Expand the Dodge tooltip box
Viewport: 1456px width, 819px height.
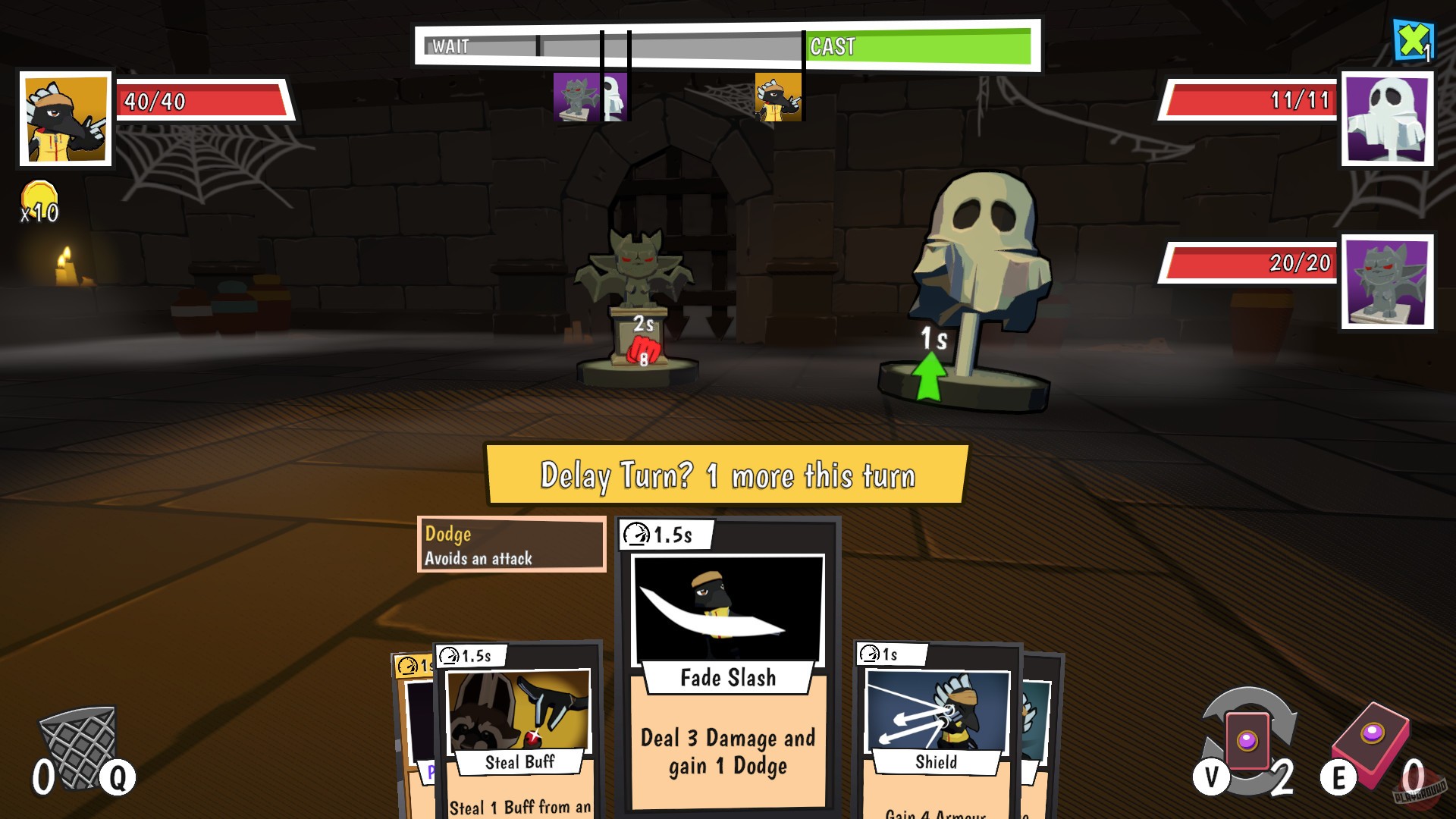(510, 544)
